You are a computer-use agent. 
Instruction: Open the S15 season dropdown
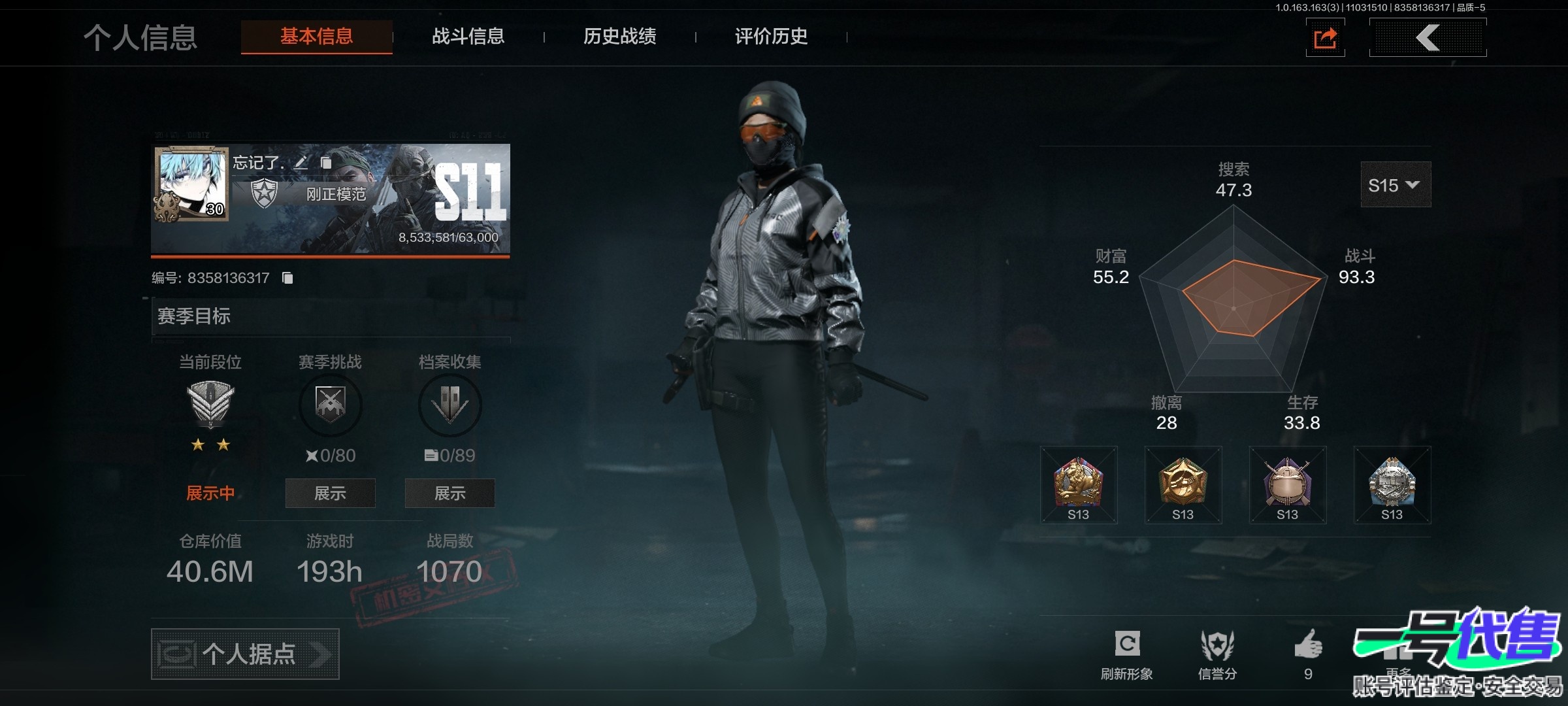click(1395, 186)
